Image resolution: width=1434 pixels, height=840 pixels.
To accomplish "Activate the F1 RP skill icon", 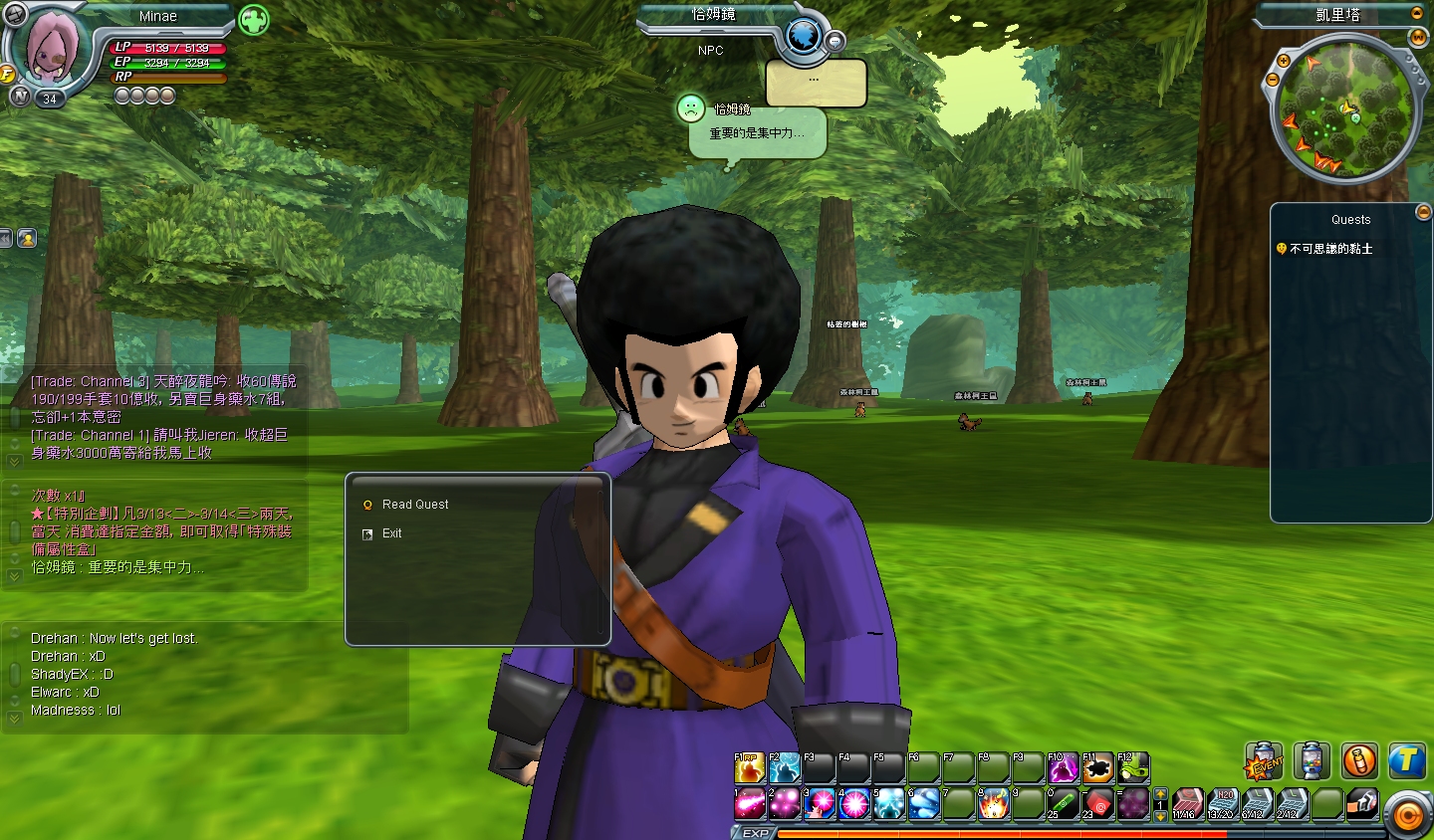I will pyautogui.click(x=748, y=766).
